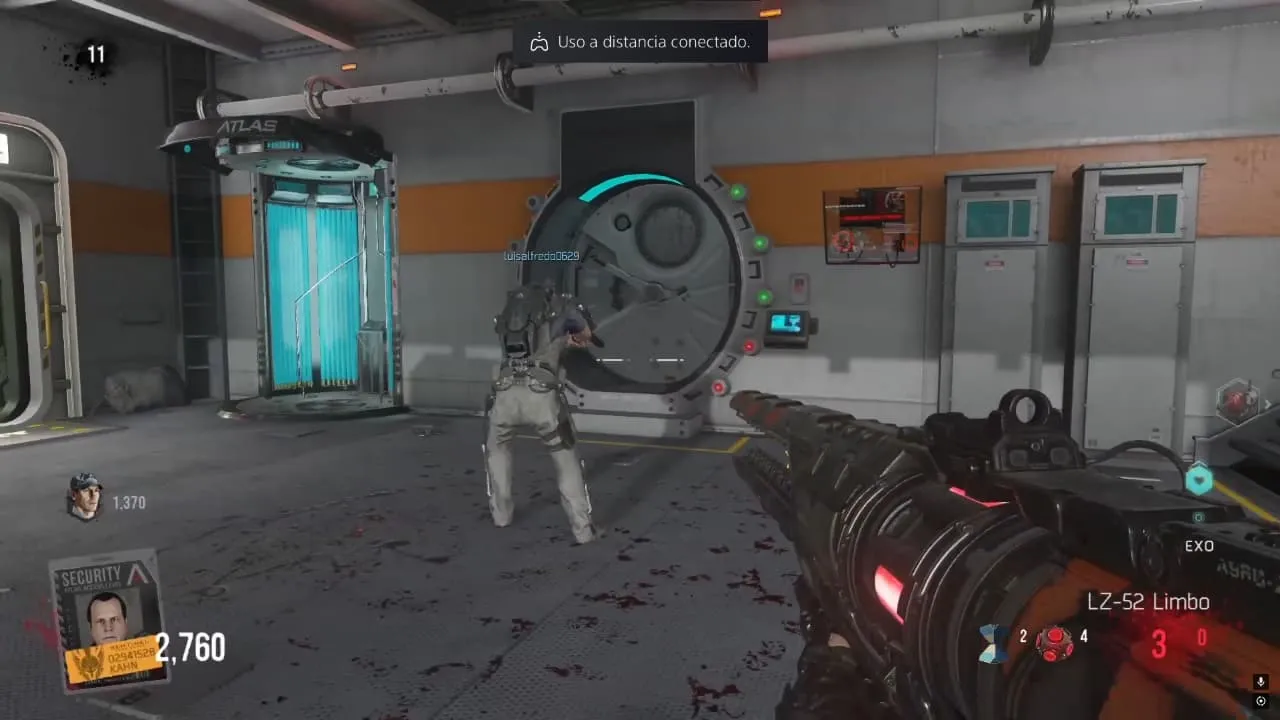
Task: Select the red contact grenade icon
Action: click(1054, 641)
